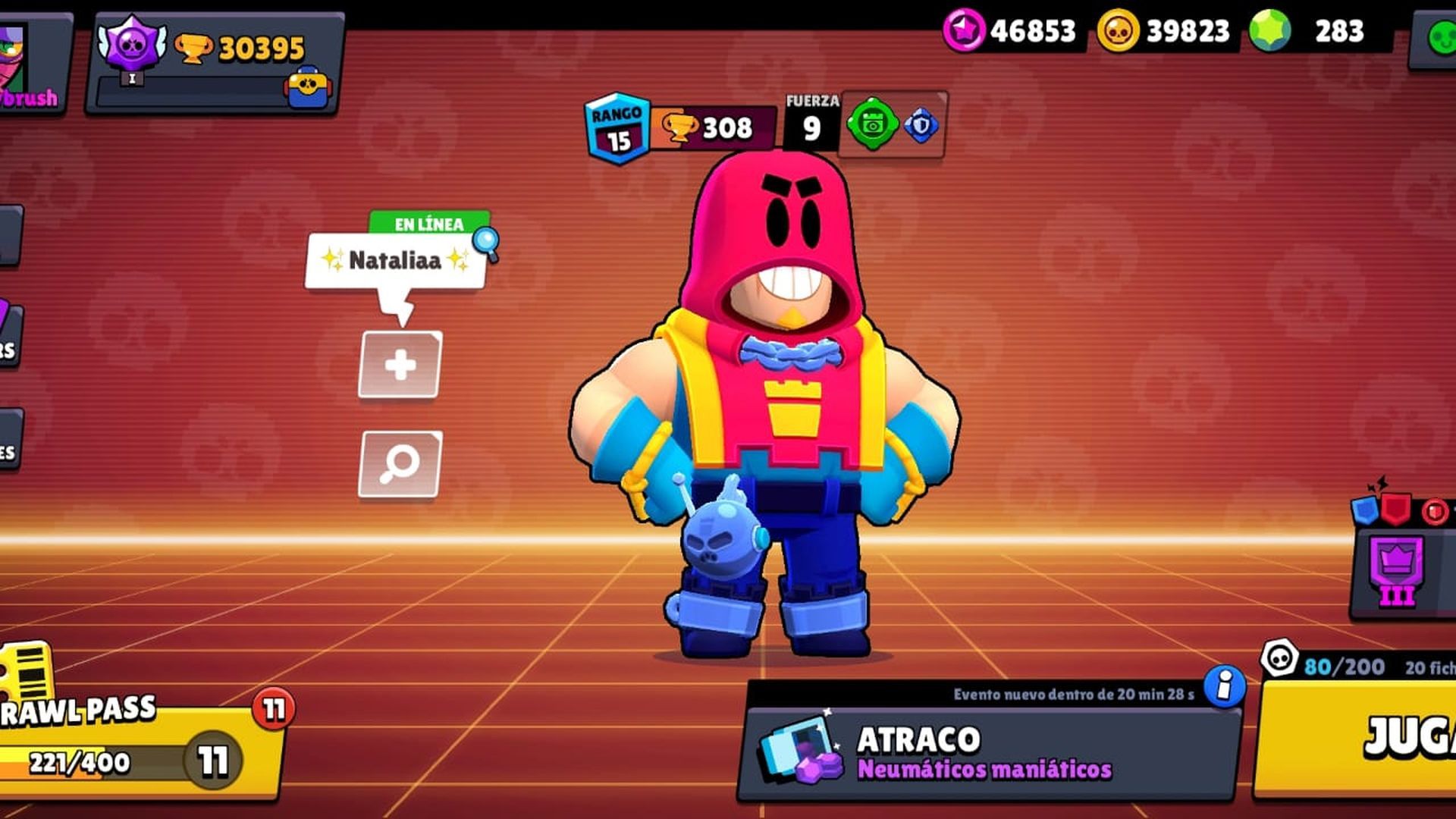Open the Power League rank III badge

coord(1398,572)
